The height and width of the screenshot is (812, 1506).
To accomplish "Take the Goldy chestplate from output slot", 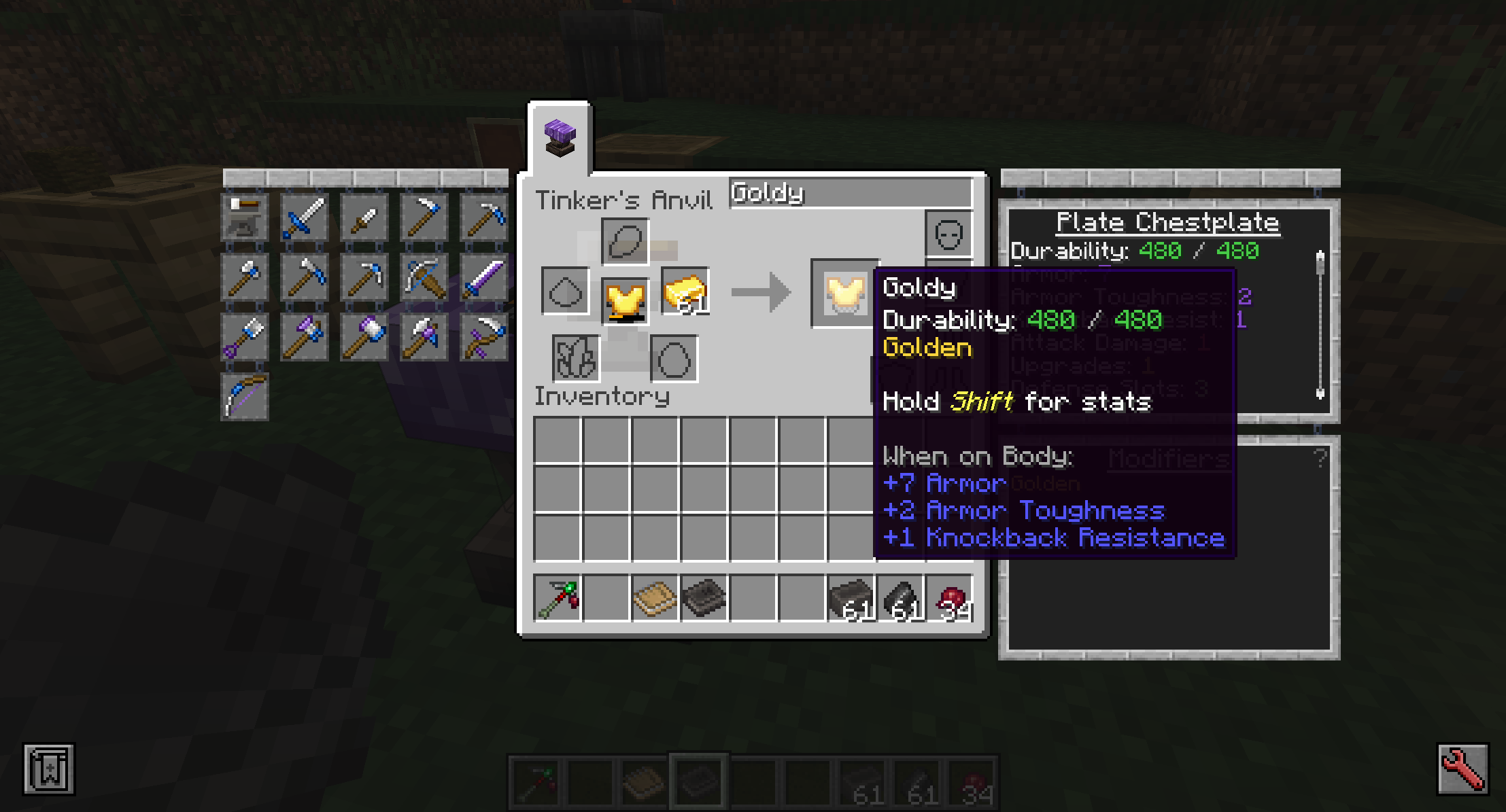I will pos(844,294).
